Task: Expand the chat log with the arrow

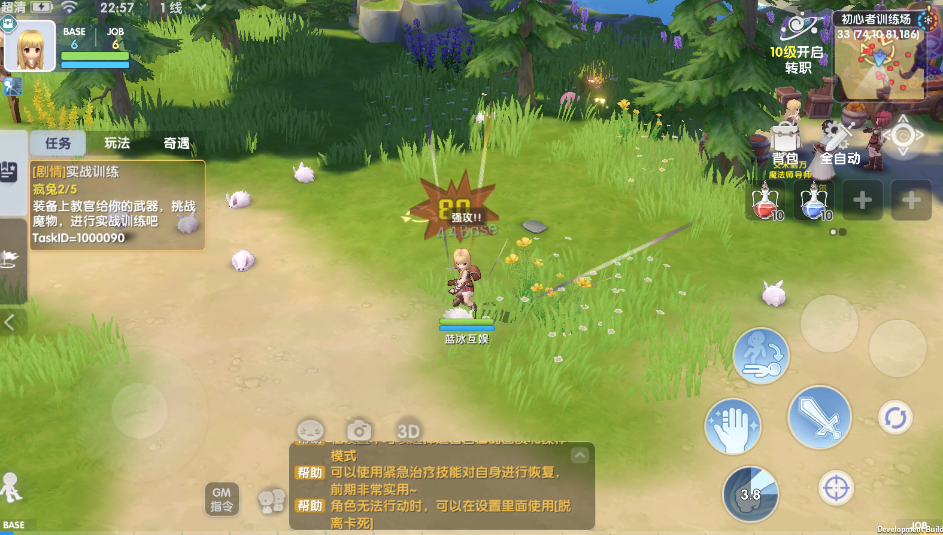Action: tap(580, 455)
